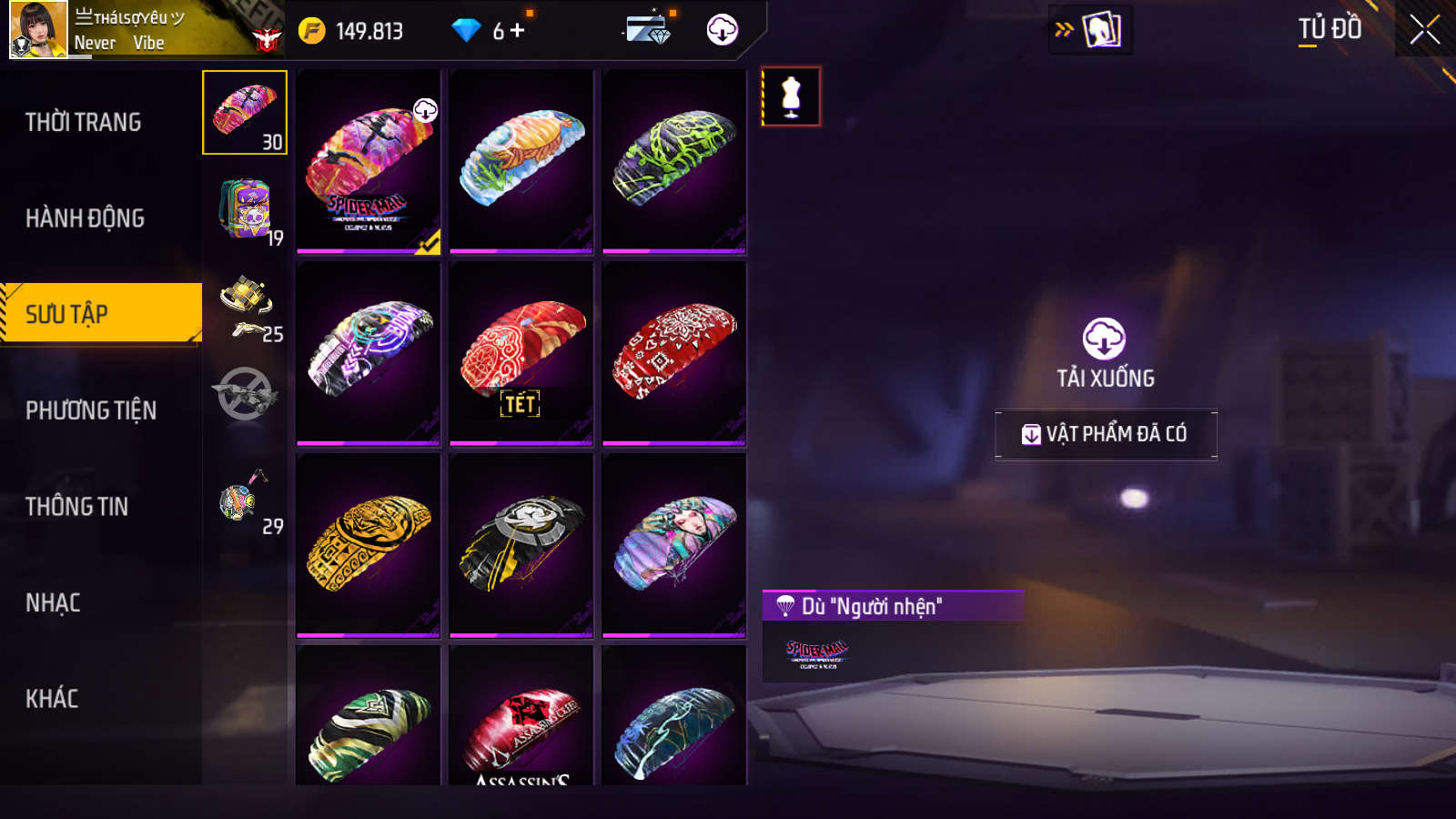The height and width of the screenshot is (819, 1456).
Task: Select the SƯU TẬP category
Action: (100, 314)
